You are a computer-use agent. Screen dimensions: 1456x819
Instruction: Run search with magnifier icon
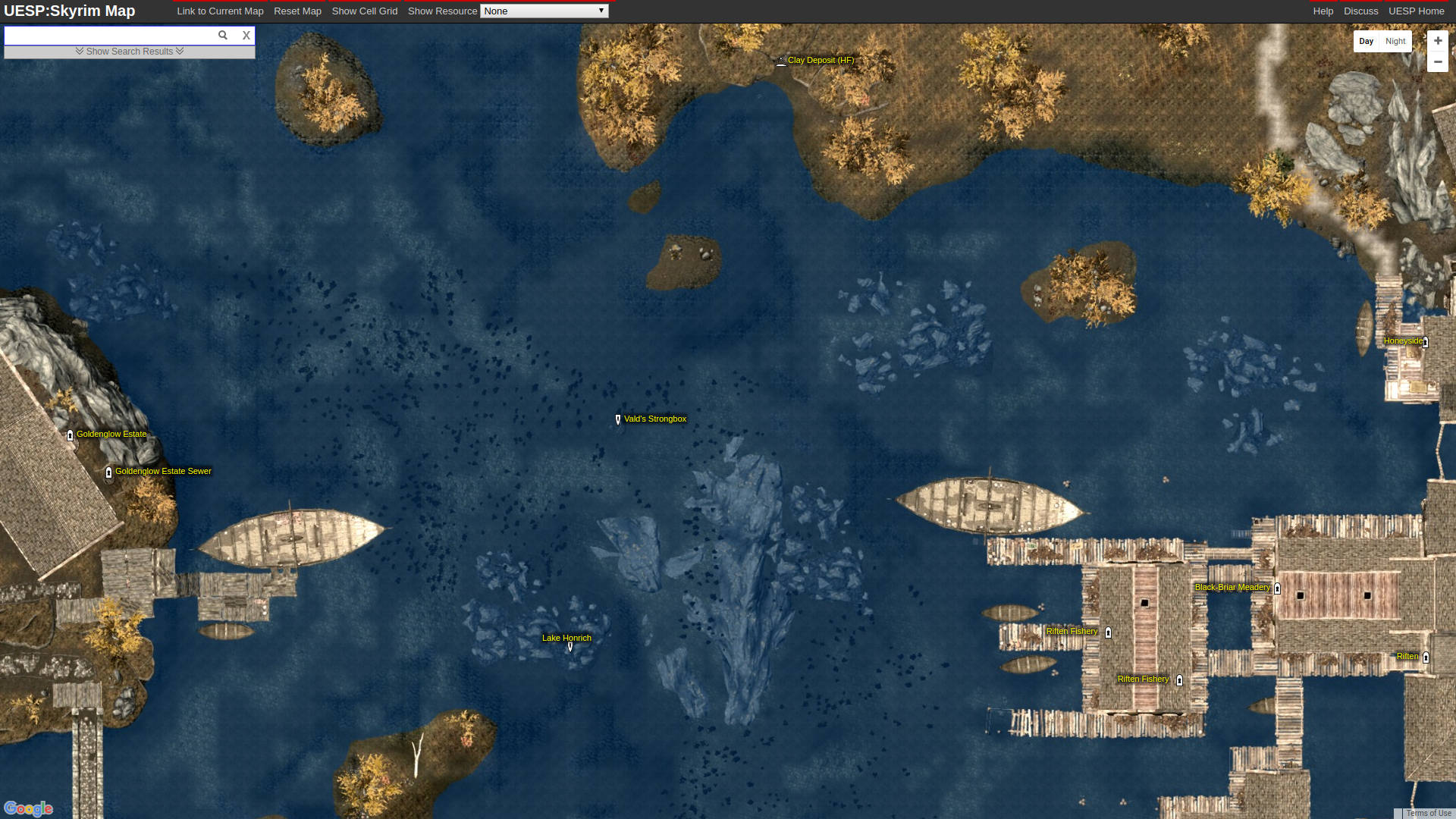(x=223, y=36)
